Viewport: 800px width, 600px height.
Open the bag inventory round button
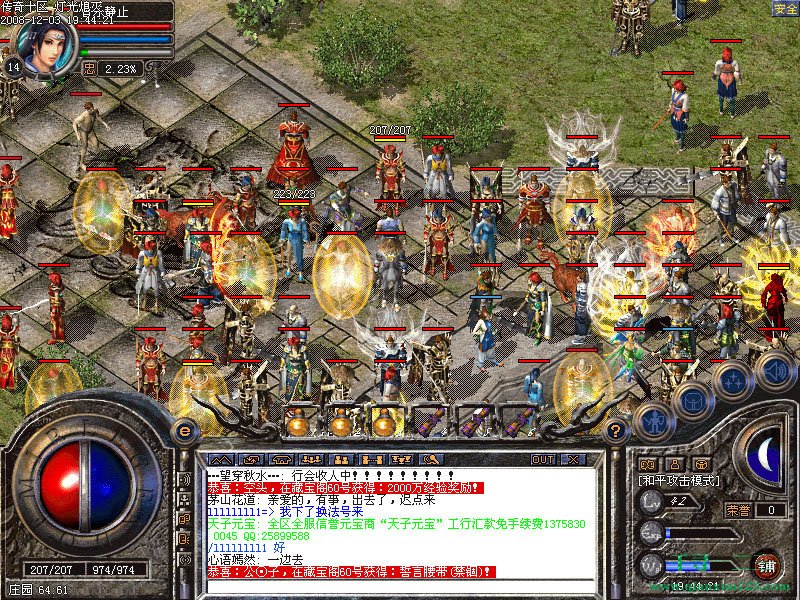pos(692,401)
